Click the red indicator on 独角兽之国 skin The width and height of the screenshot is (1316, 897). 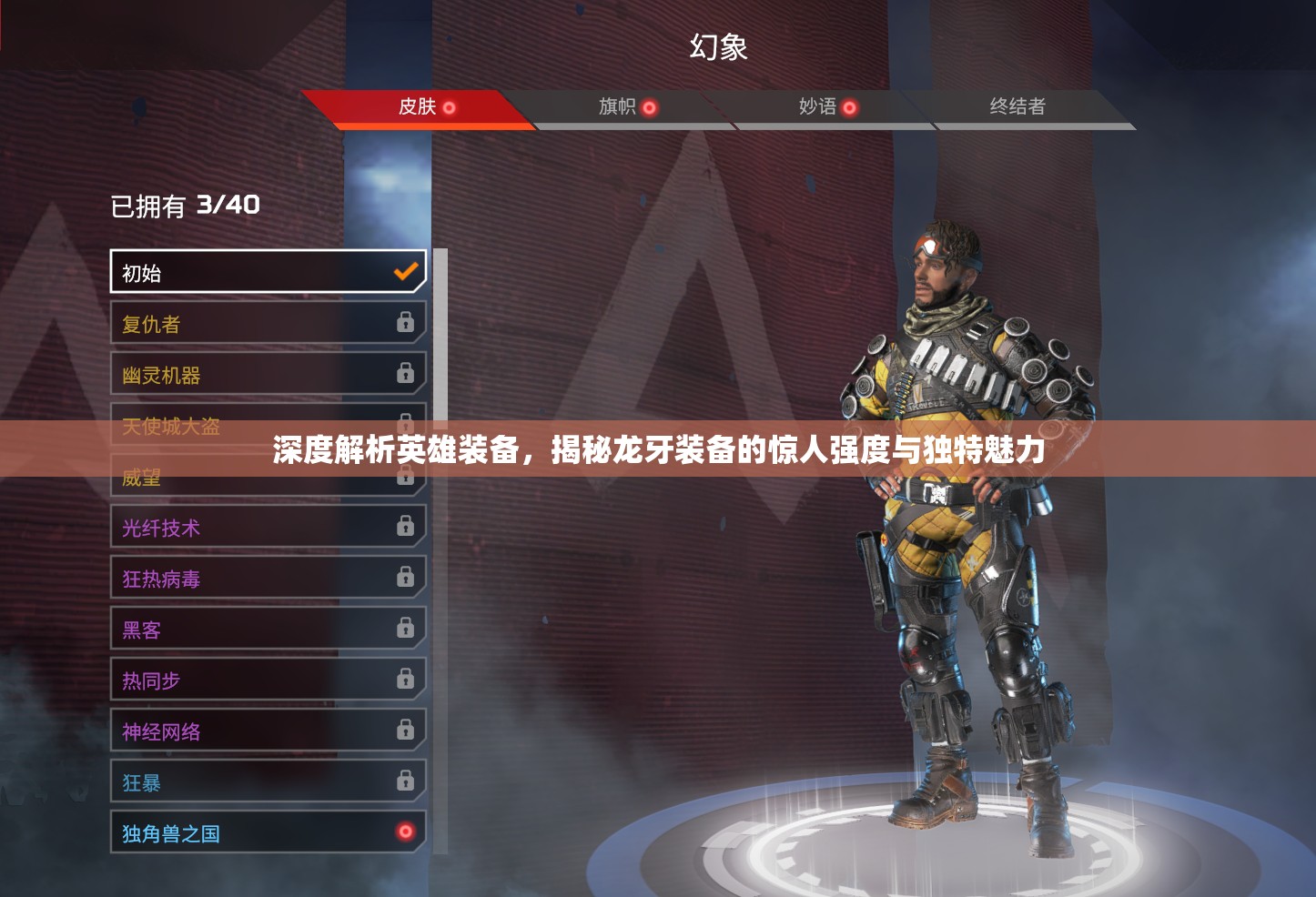point(403,831)
